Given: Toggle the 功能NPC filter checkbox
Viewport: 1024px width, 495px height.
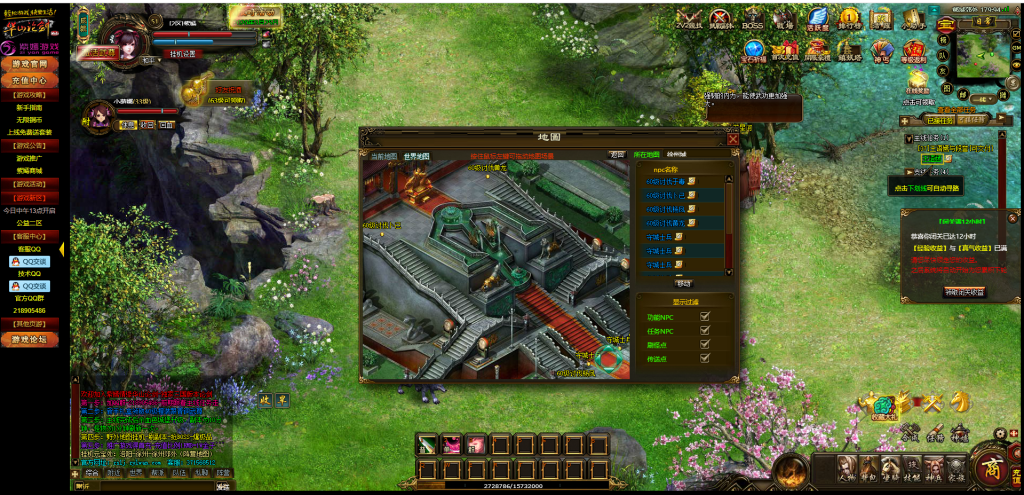Looking at the screenshot, I should click(x=705, y=317).
